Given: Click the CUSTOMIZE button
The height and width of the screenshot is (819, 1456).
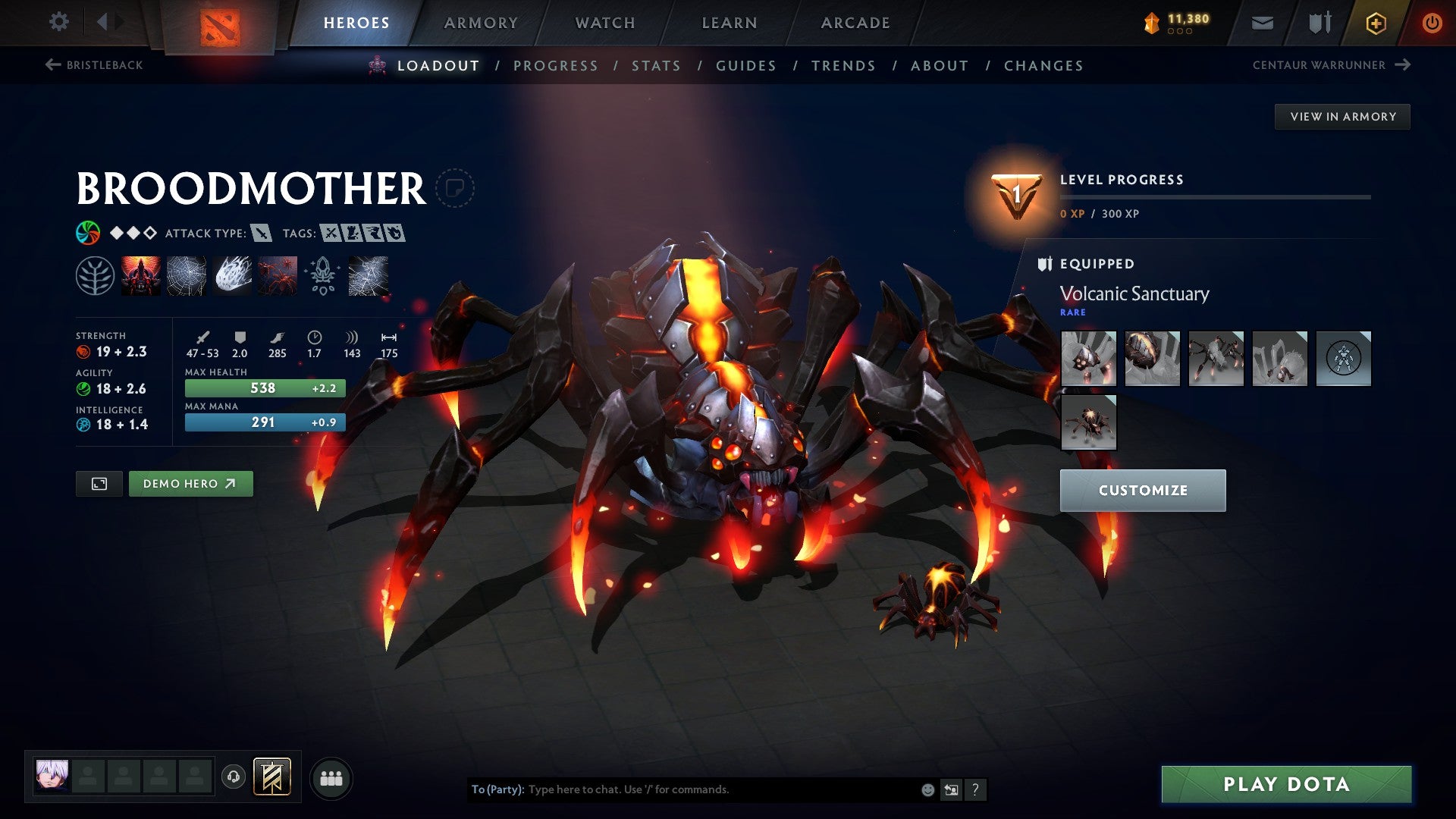Looking at the screenshot, I should (1142, 490).
